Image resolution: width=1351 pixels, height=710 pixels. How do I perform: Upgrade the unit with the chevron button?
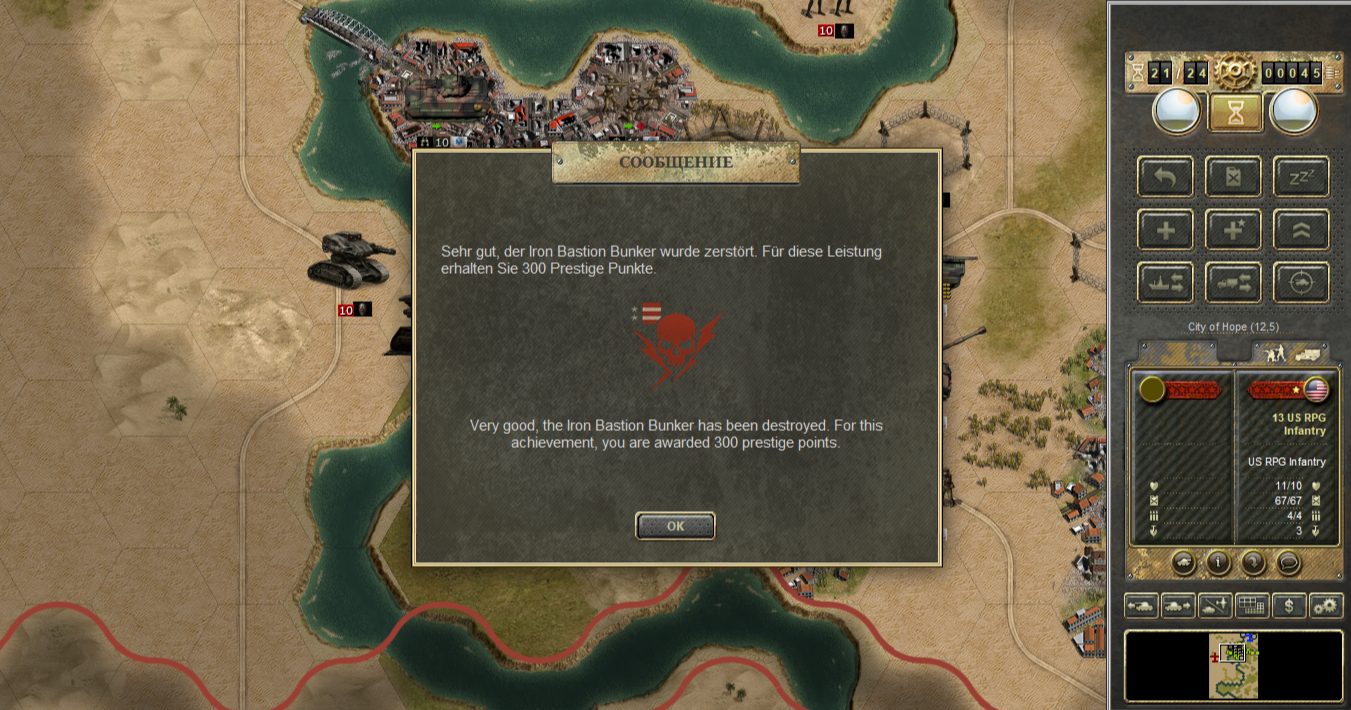coord(1301,230)
